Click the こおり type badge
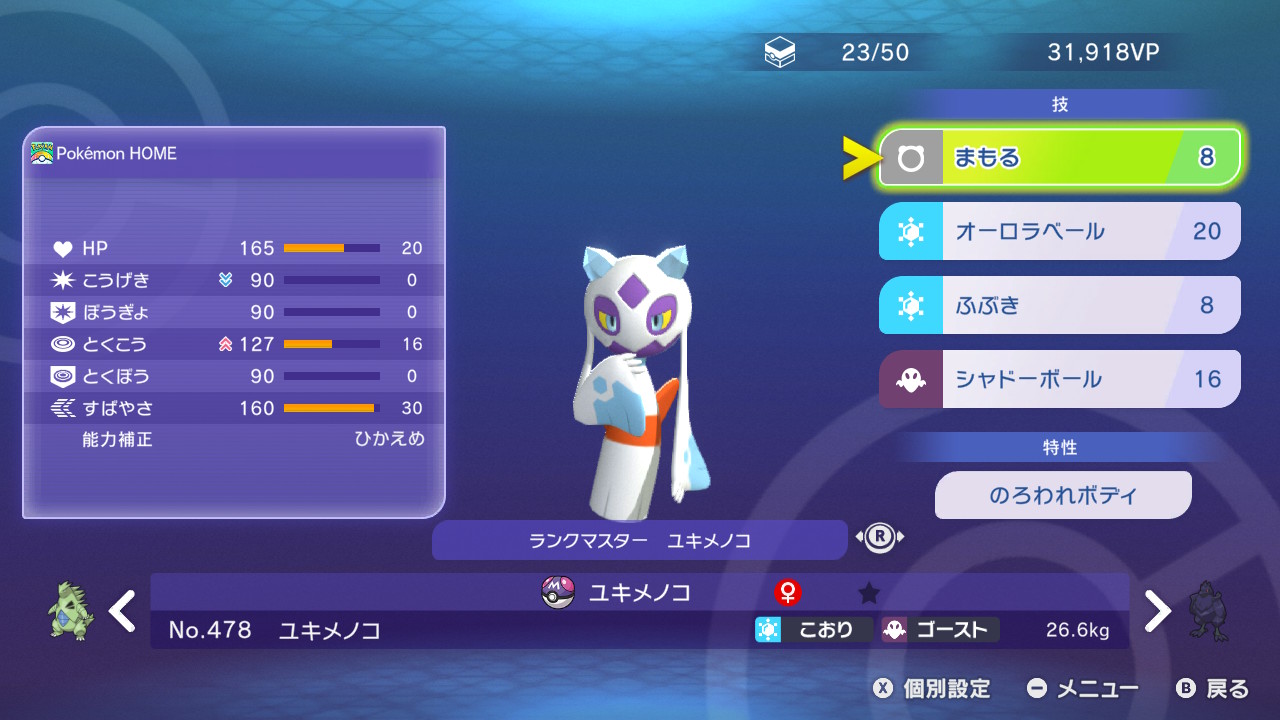Viewport: 1280px width, 720px height. [812, 630]
